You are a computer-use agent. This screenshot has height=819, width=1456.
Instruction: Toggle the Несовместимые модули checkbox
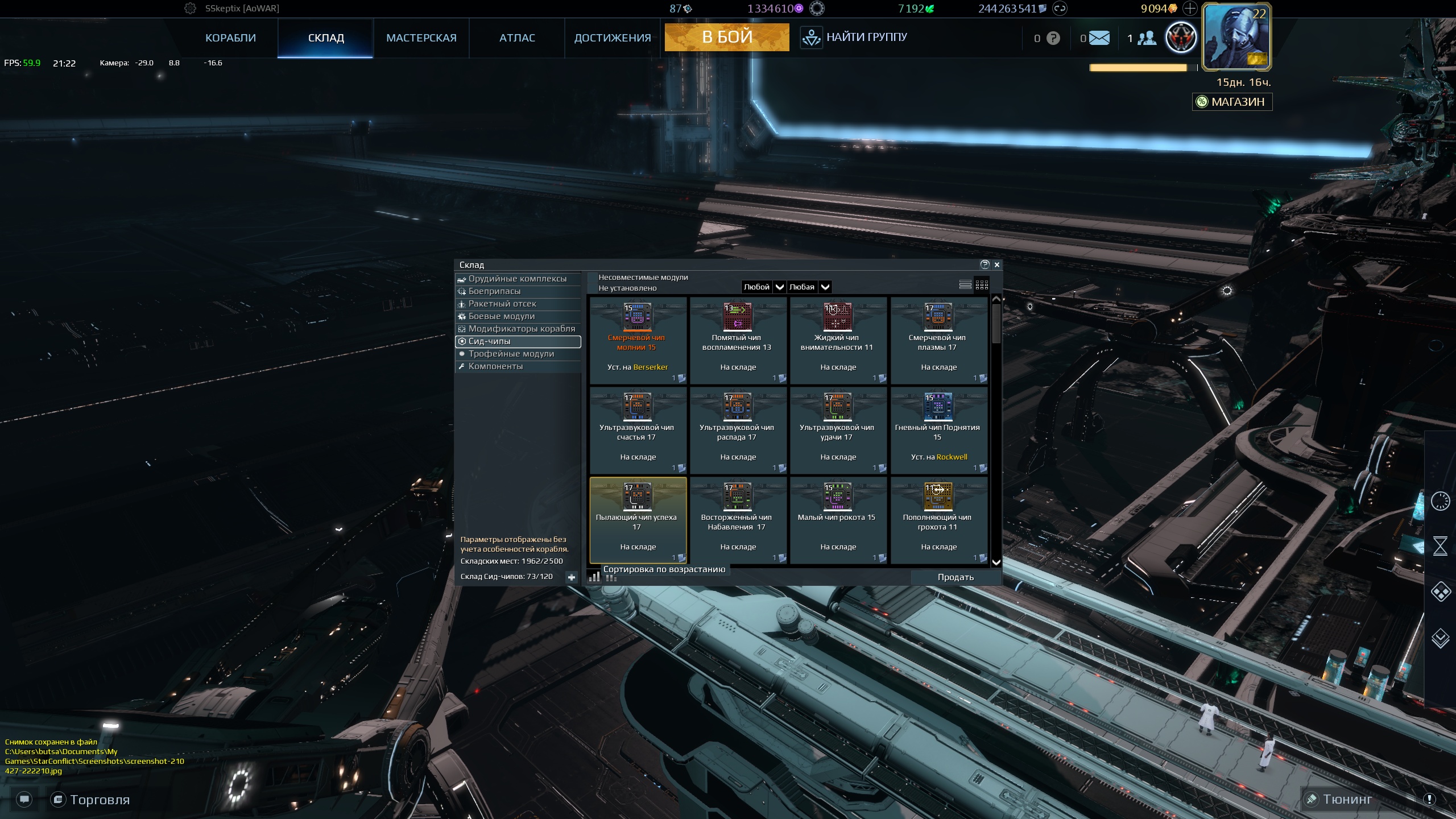coord(593,278)
